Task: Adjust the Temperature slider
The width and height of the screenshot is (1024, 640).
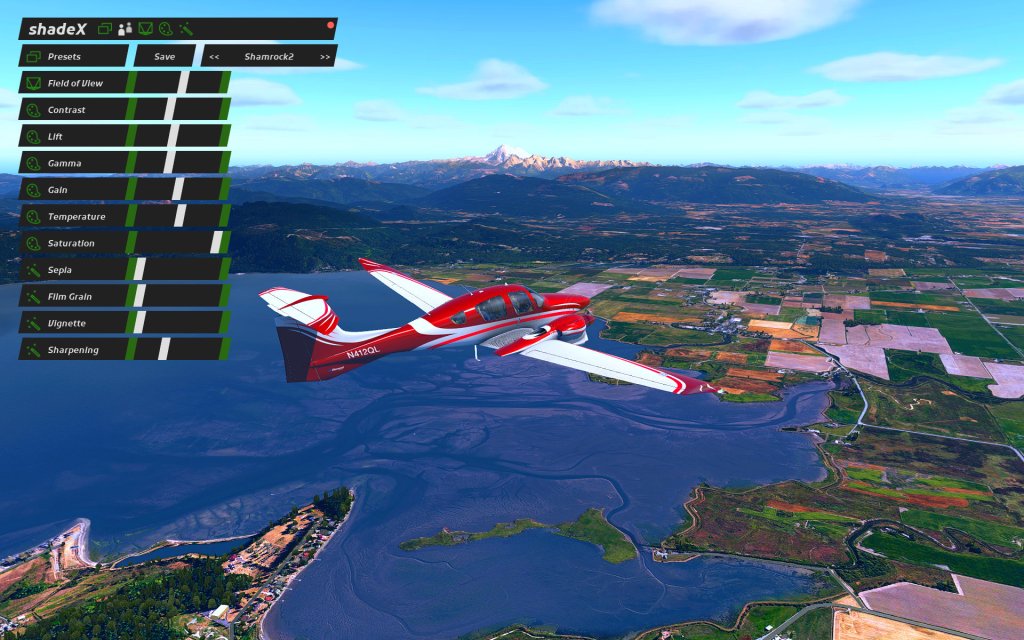Action: click(178, 216)
